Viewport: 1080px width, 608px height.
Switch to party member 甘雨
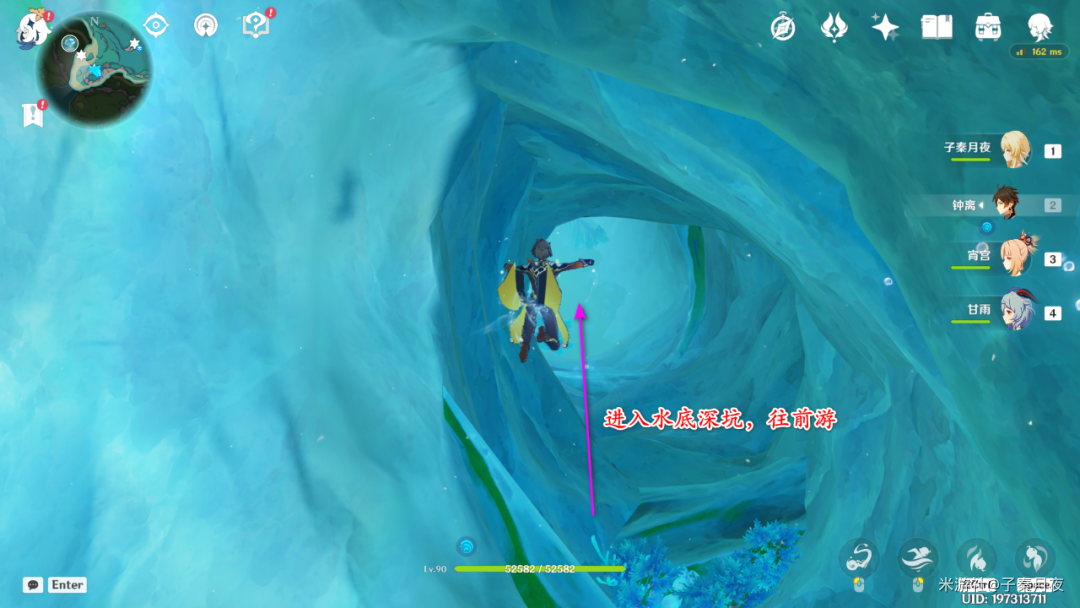[1014, 312]
